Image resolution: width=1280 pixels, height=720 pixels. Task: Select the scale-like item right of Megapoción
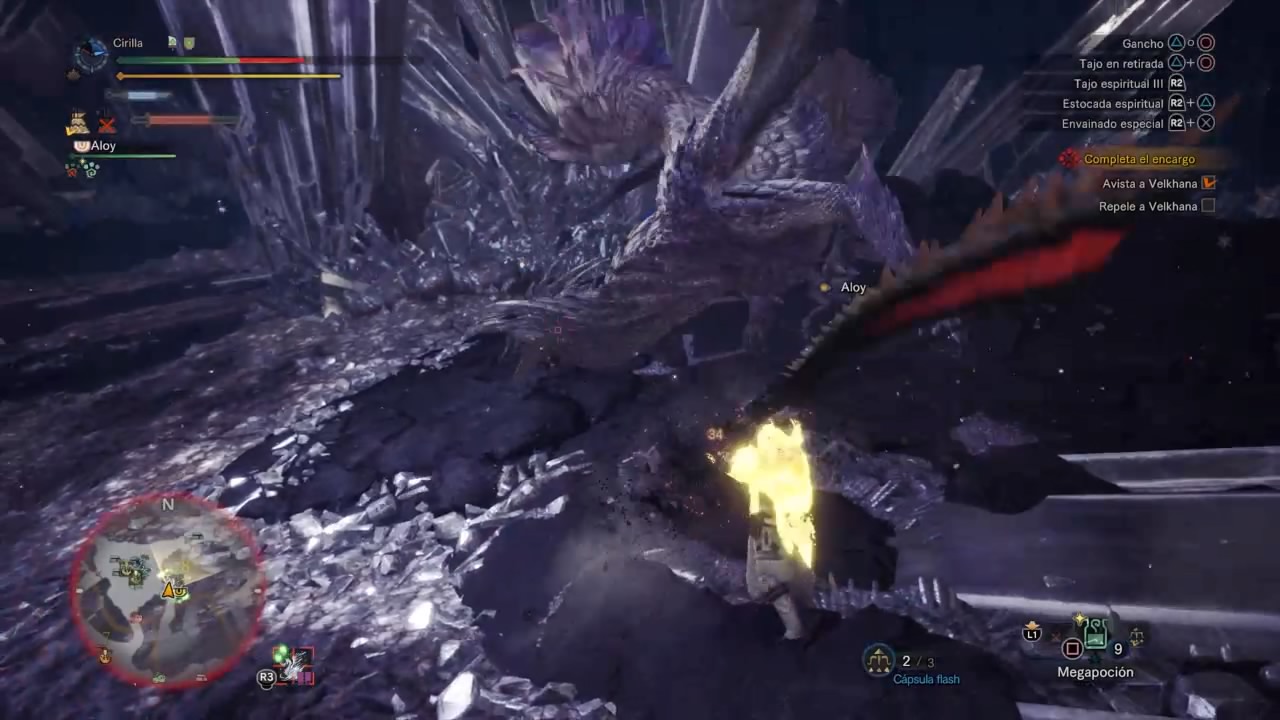point(1136,635)
